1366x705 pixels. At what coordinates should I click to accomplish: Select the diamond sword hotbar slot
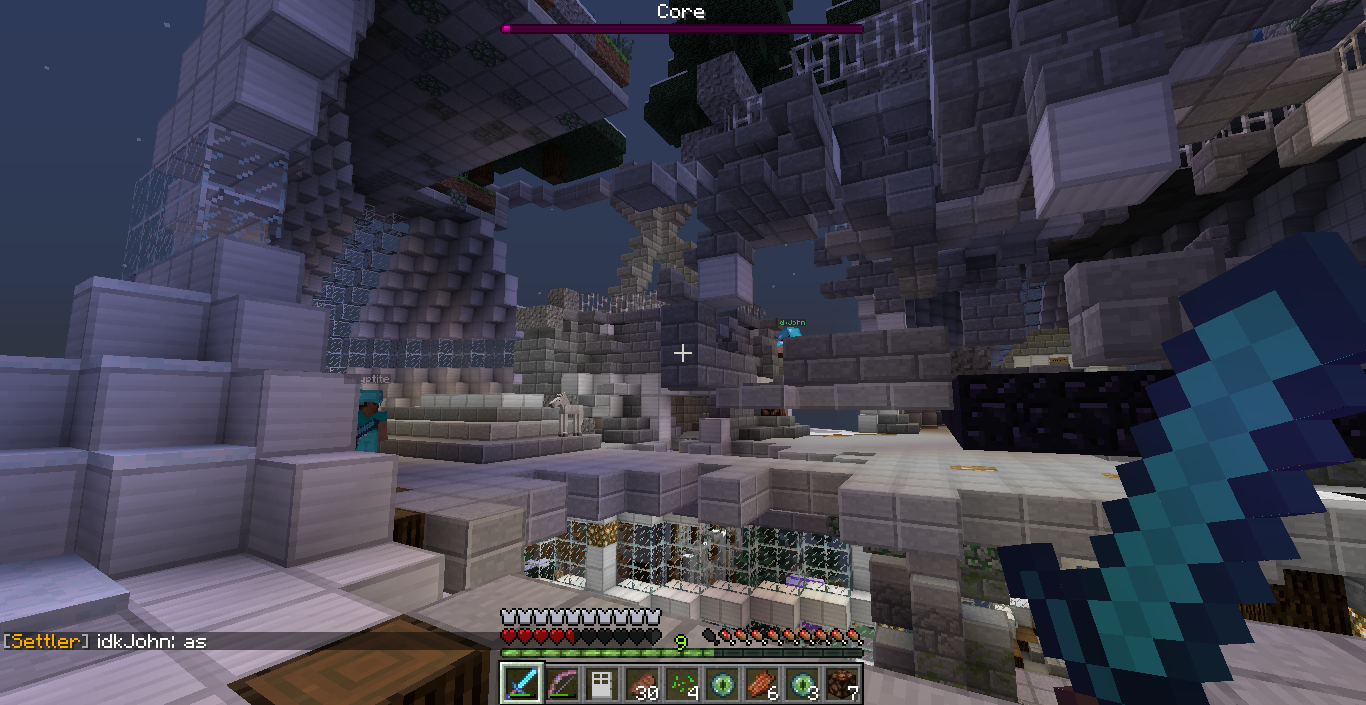[521, 684]
